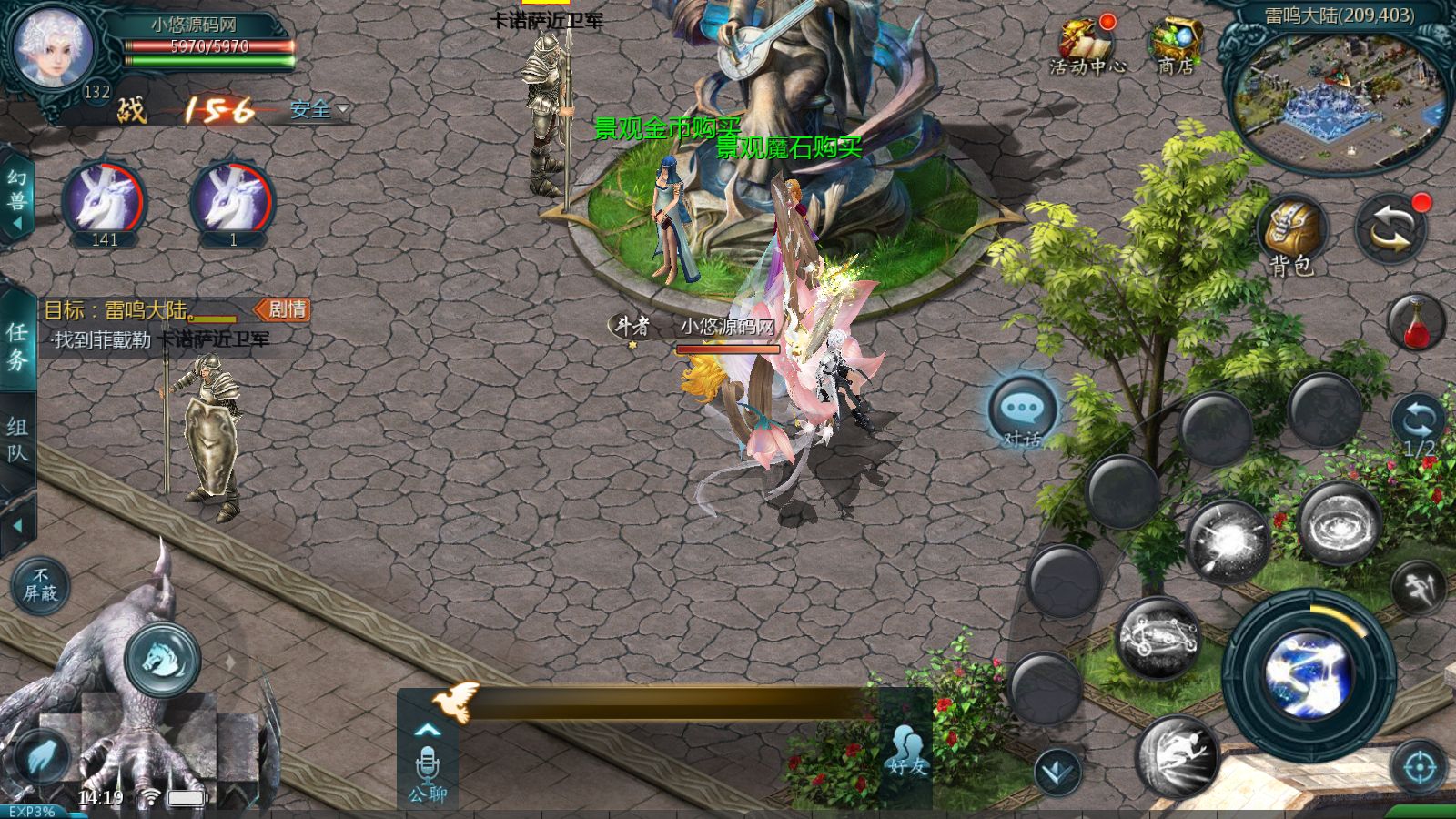This screenshot has height=819, width=1456.
Task: Open the 商店 shop
Action: click(x=1176, y=45)
